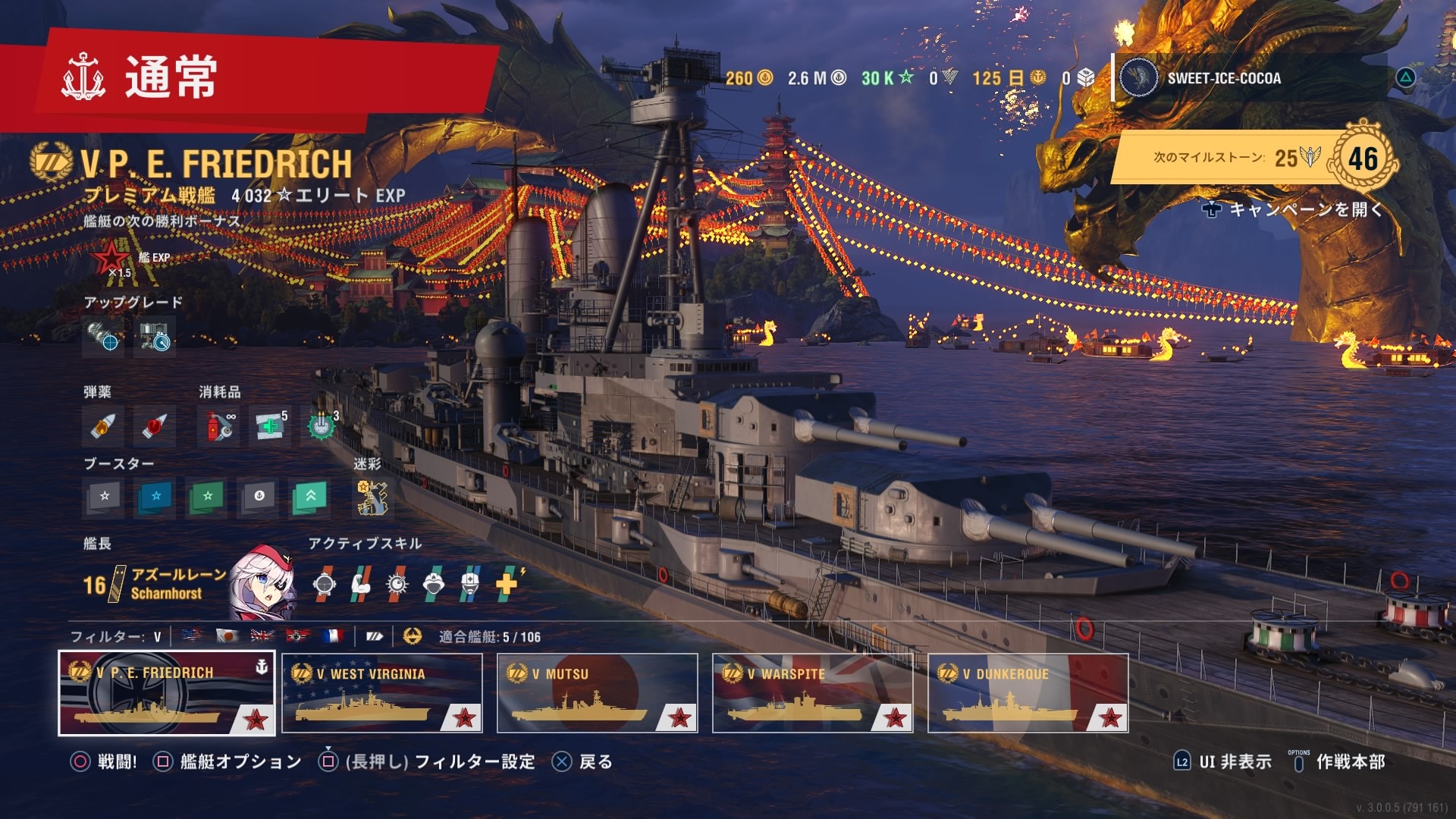1456x819 pixels.
Task: Select the V P. E. Friedrich ship card
Action: 167,693
